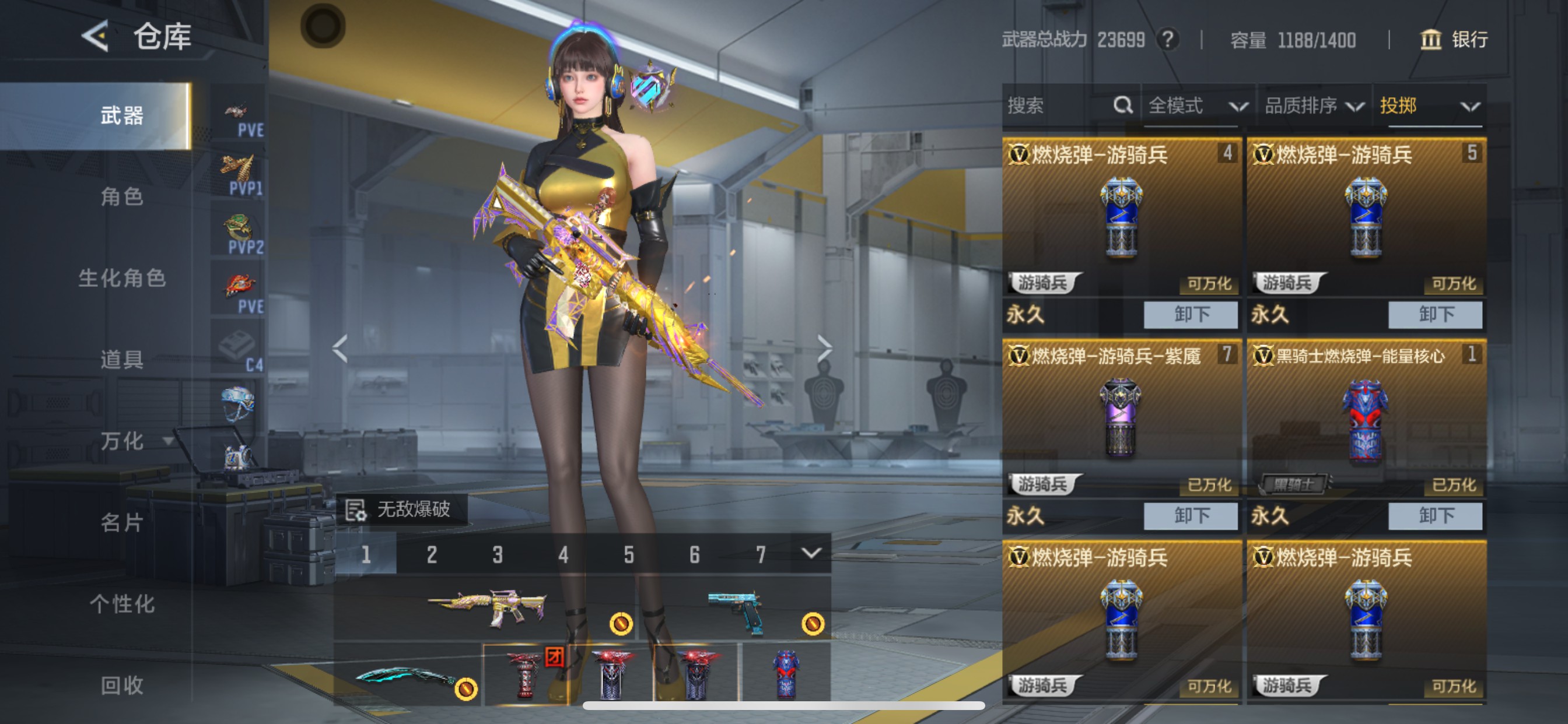Choose the 个性化 category

tap(122, 604)
